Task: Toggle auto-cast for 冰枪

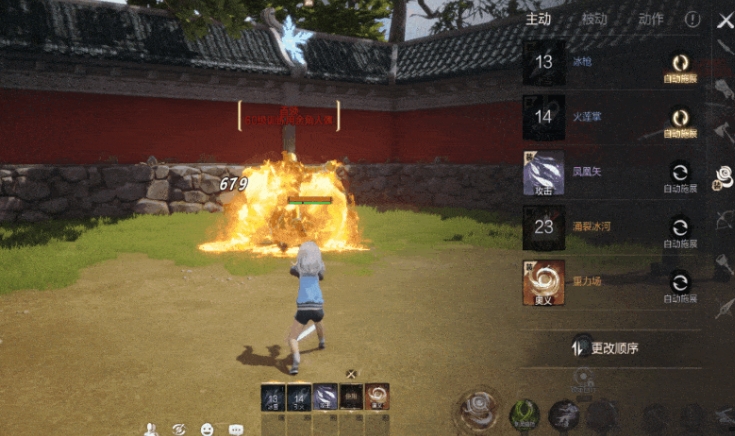Action: (x=680, y=64)
